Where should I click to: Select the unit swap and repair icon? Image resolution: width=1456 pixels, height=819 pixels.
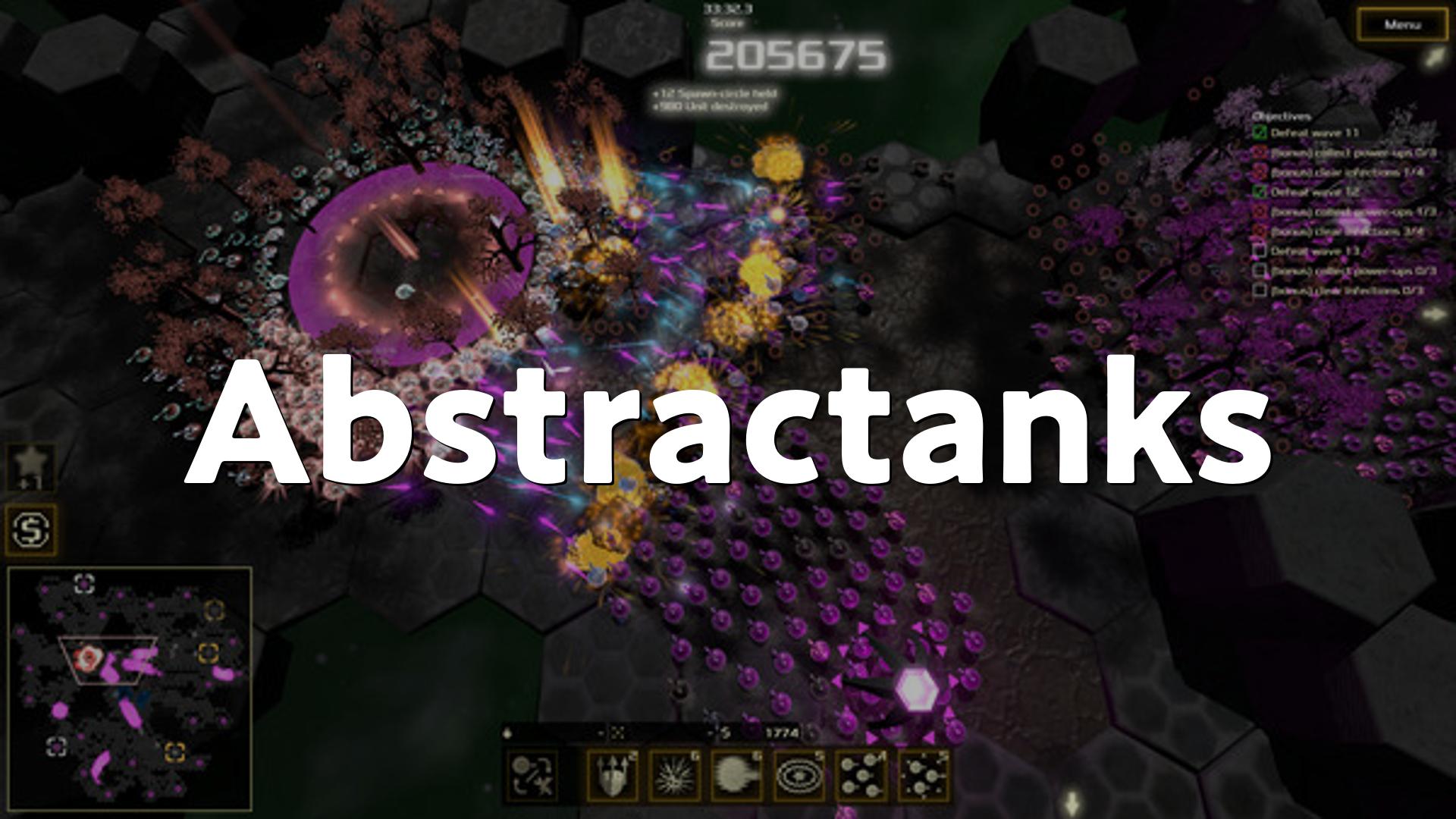tap(532, 776)
